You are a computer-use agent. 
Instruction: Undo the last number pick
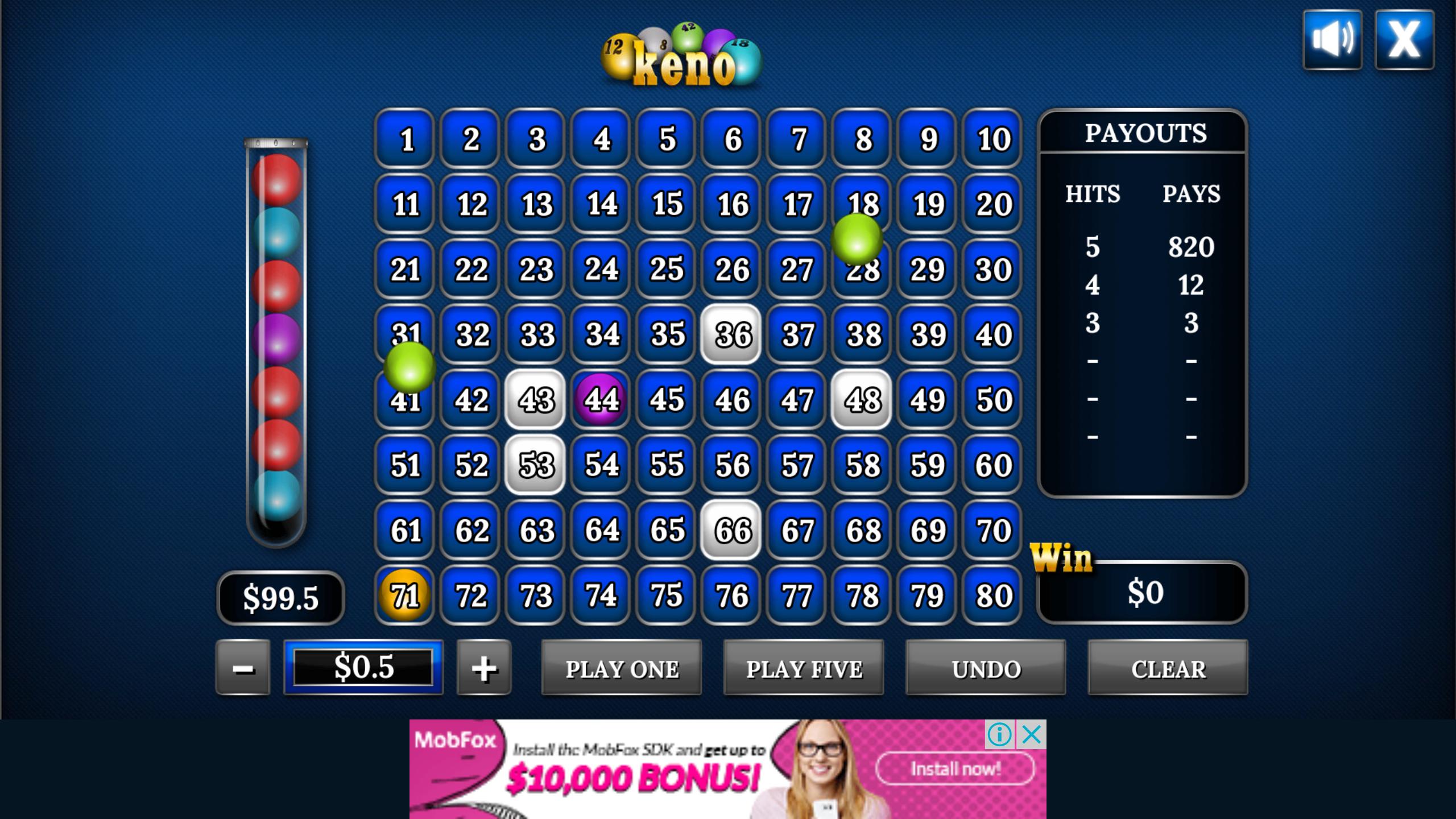(986, 669)
